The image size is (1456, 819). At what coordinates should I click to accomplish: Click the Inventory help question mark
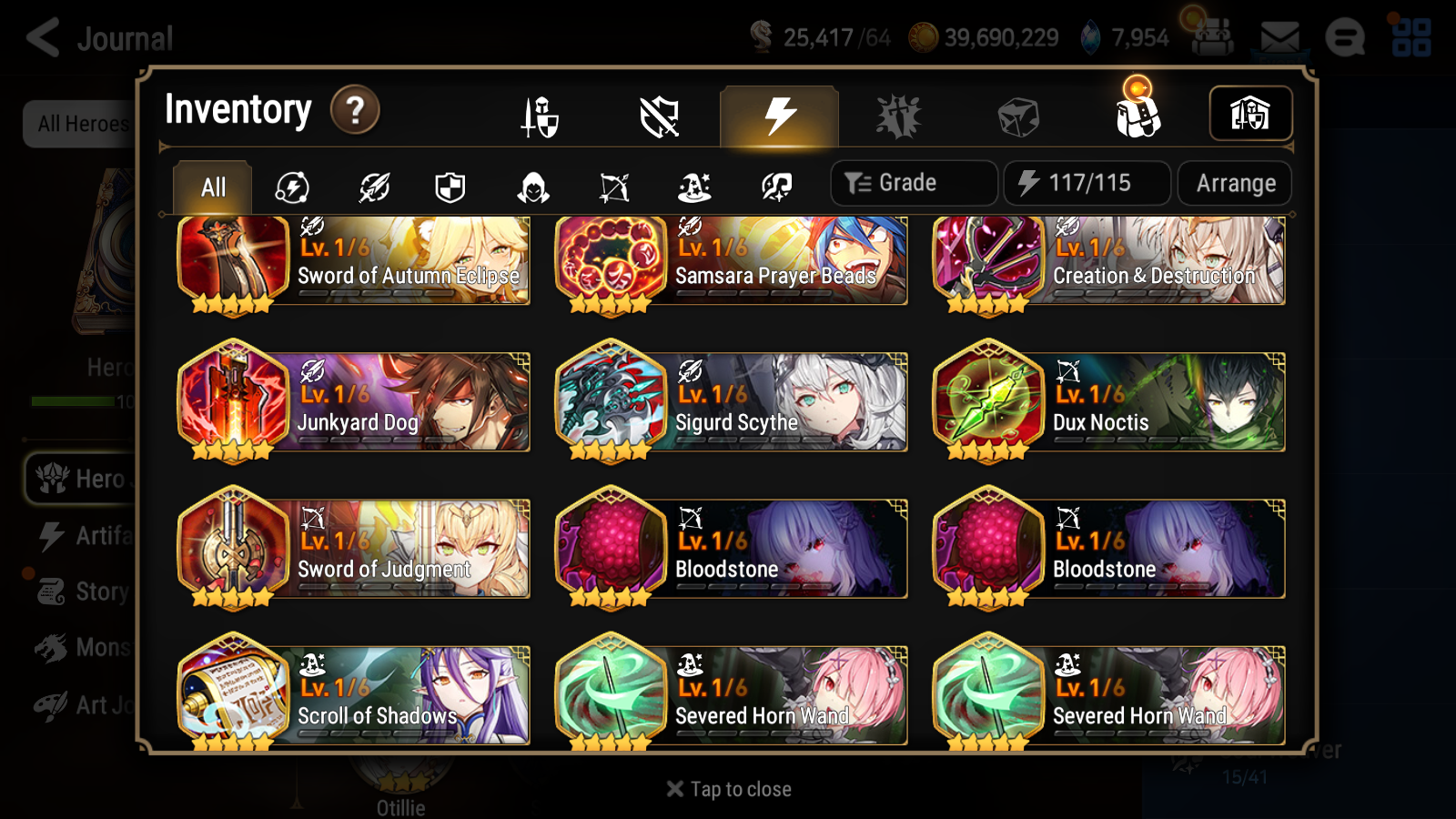(354, 110)
